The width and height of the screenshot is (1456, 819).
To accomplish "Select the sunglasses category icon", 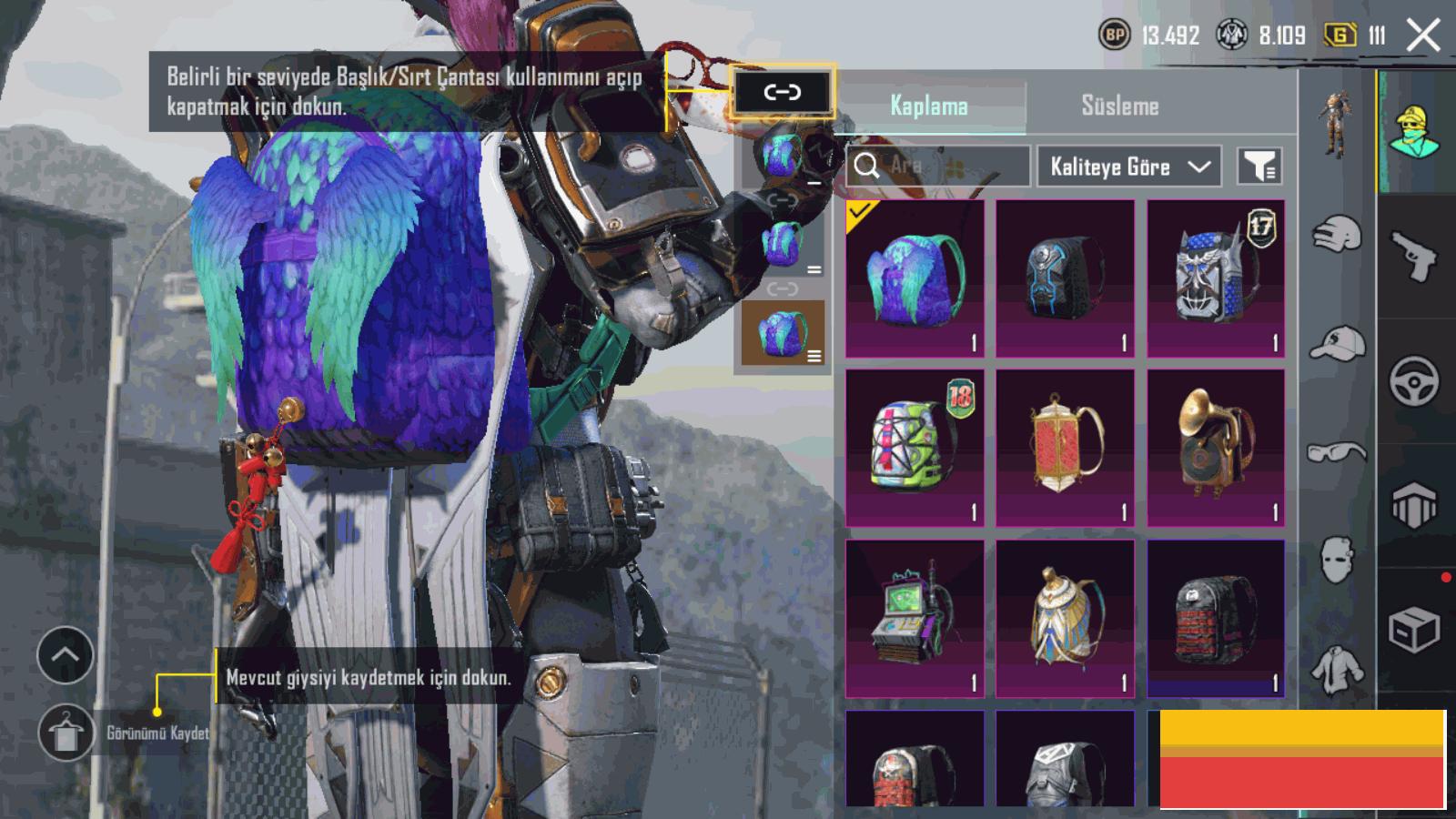I will pos(1337,451).
